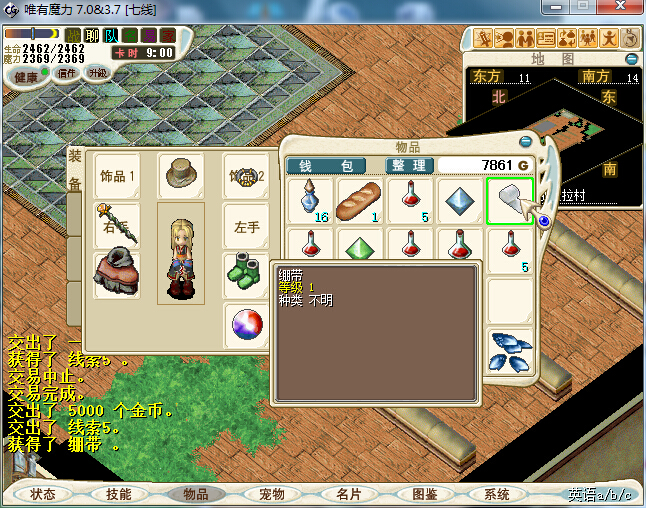
Task: Select the blue seashells item slot
Action: point(510,350)
